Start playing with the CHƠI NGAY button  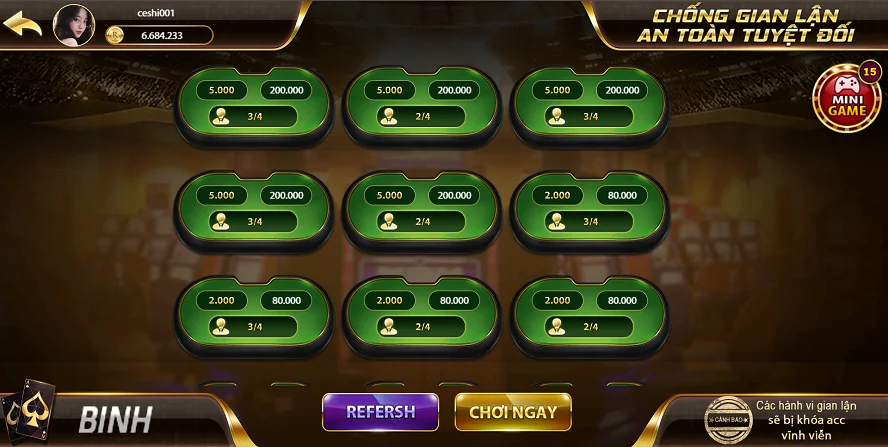(513, 411)
